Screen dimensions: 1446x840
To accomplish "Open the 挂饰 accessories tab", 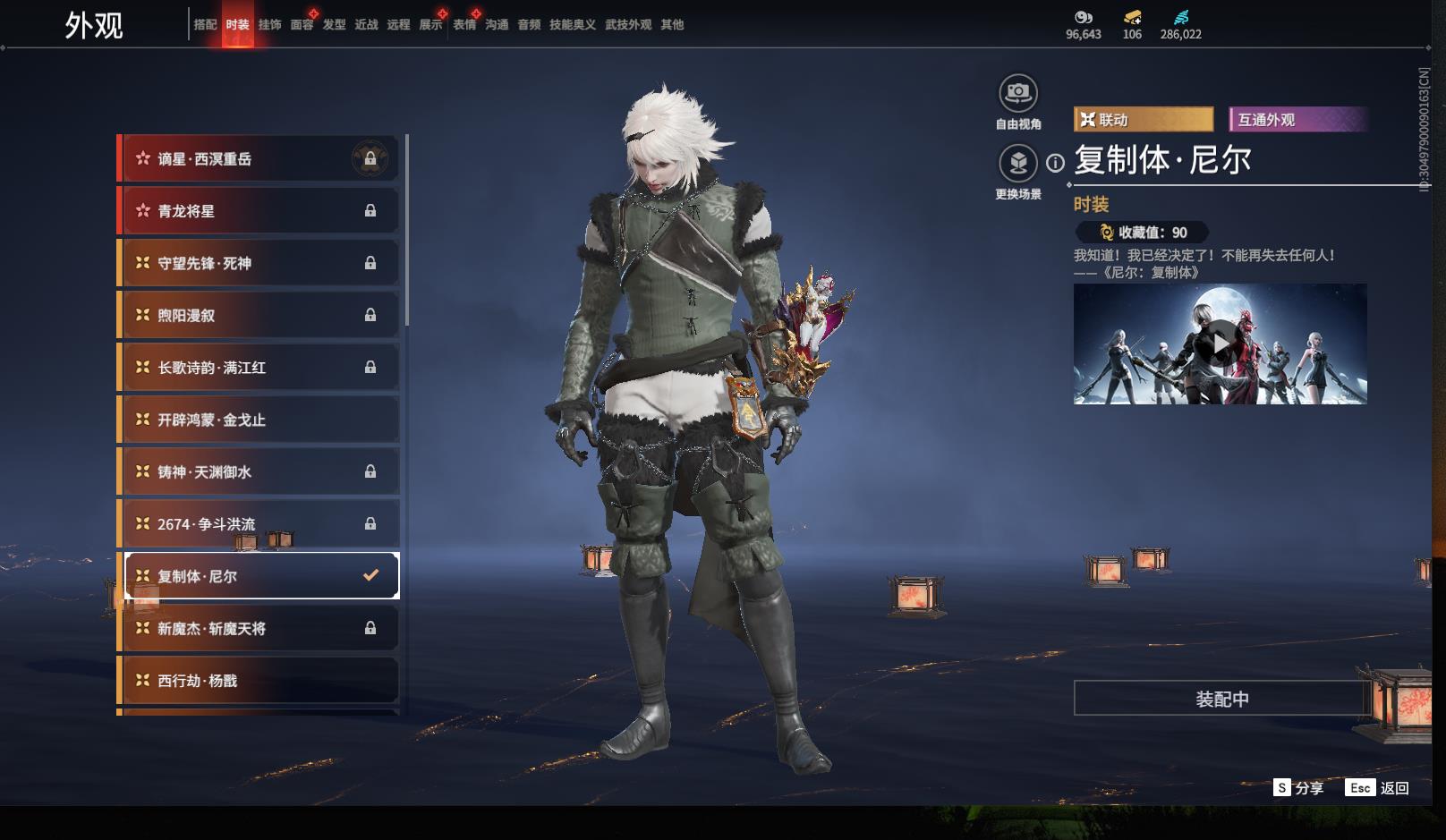I will [269, 25].
